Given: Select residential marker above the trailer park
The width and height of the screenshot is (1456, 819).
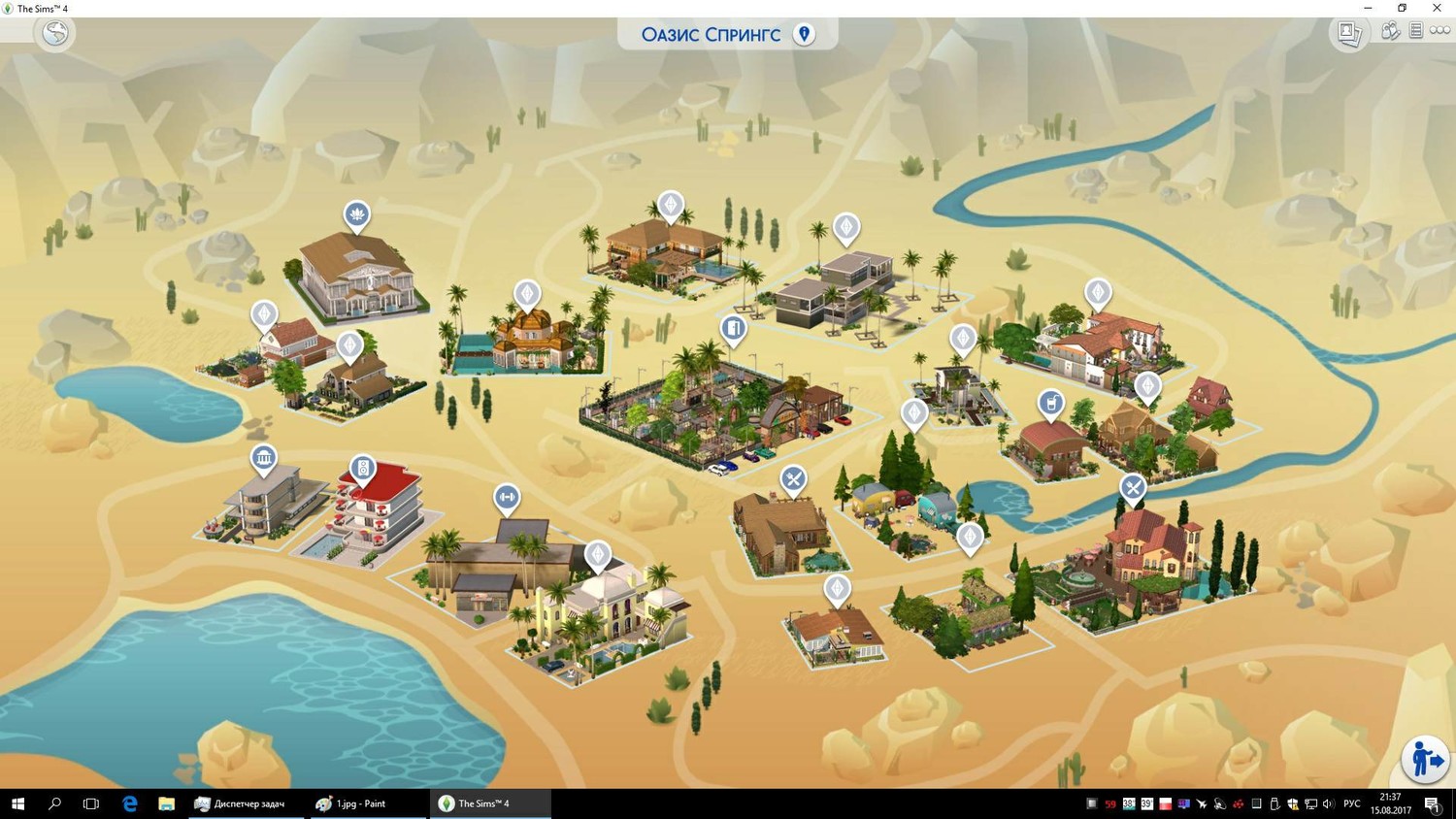Looking at the screenshot, I should click(913, 413).
